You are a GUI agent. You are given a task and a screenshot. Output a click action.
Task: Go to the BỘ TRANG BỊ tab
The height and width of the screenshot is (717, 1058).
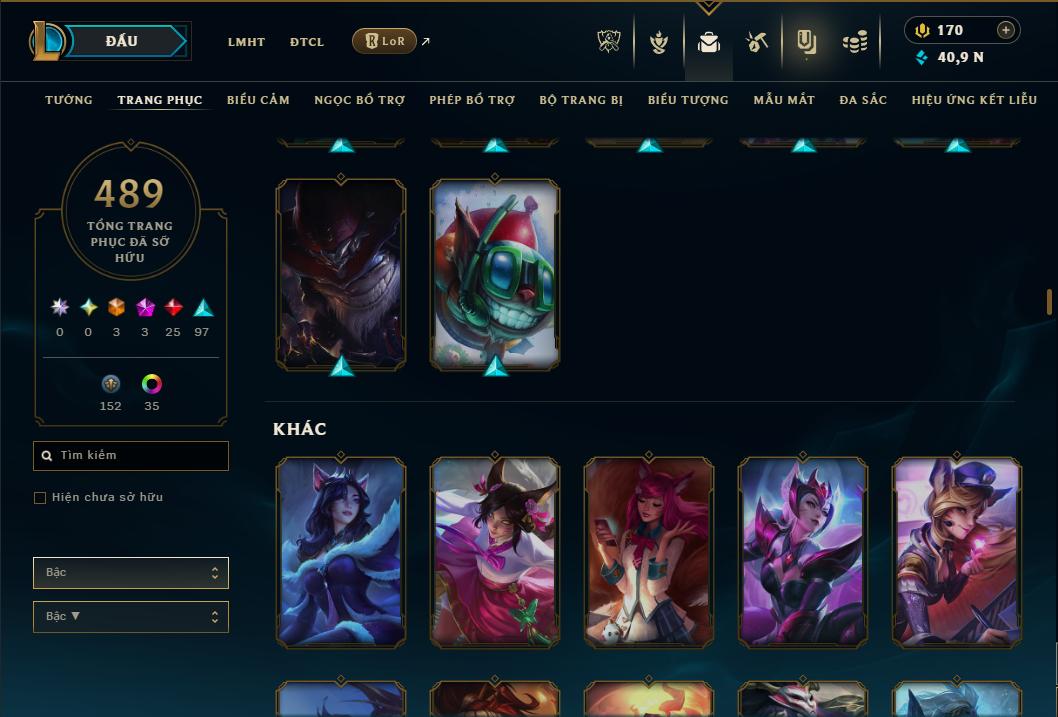[x=581, y=100]
